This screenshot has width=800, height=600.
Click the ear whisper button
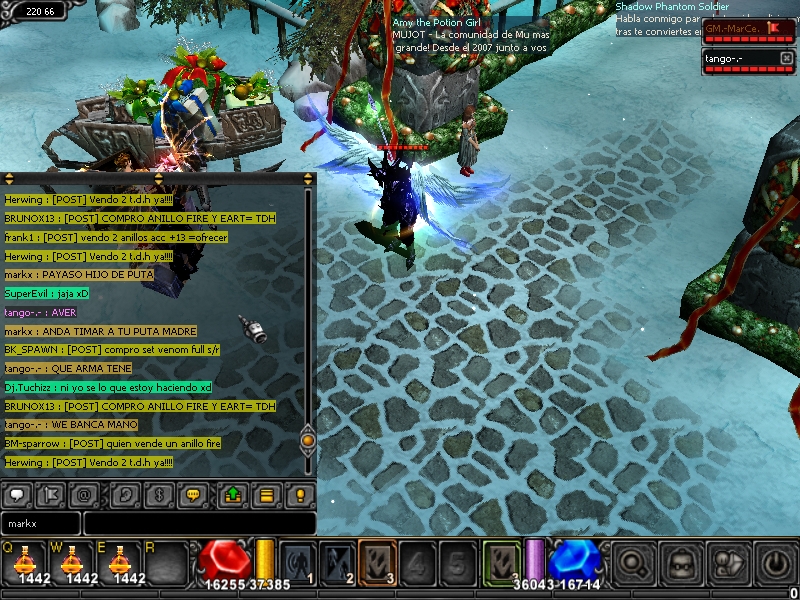pos(126,494)
